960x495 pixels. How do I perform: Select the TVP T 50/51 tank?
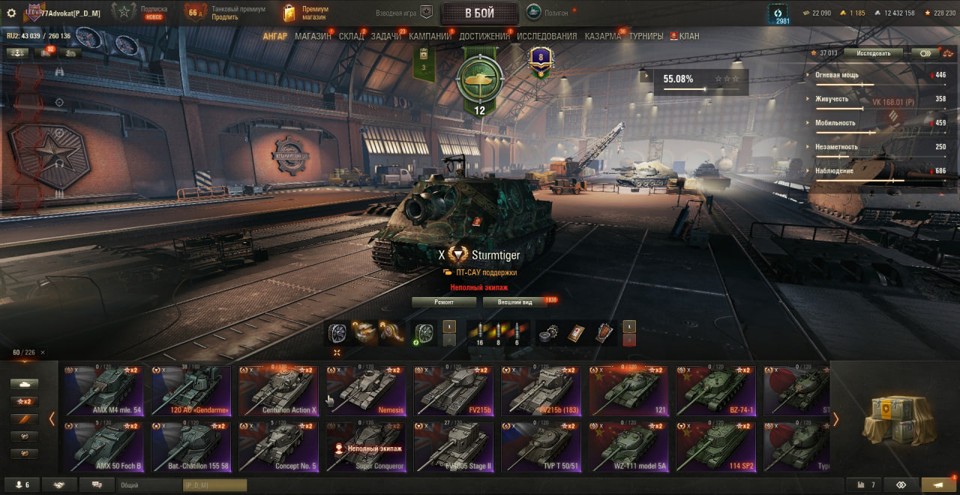pos(540,447)
